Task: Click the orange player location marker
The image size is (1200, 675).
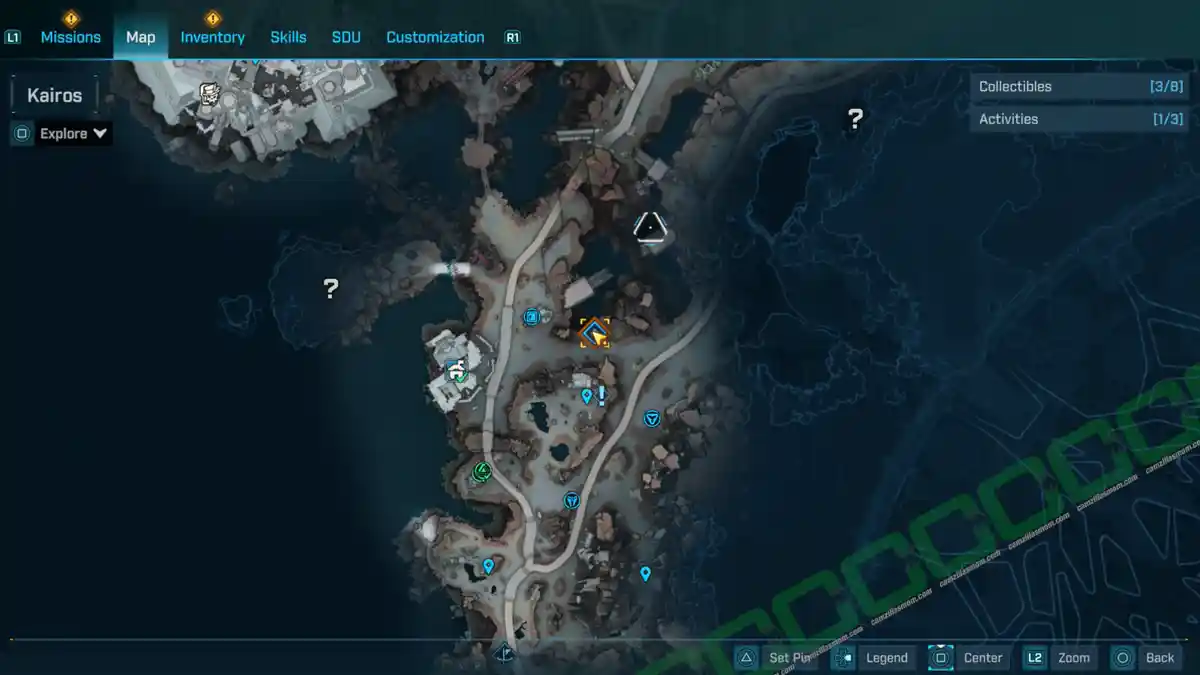Action: [x=595, y=333]
